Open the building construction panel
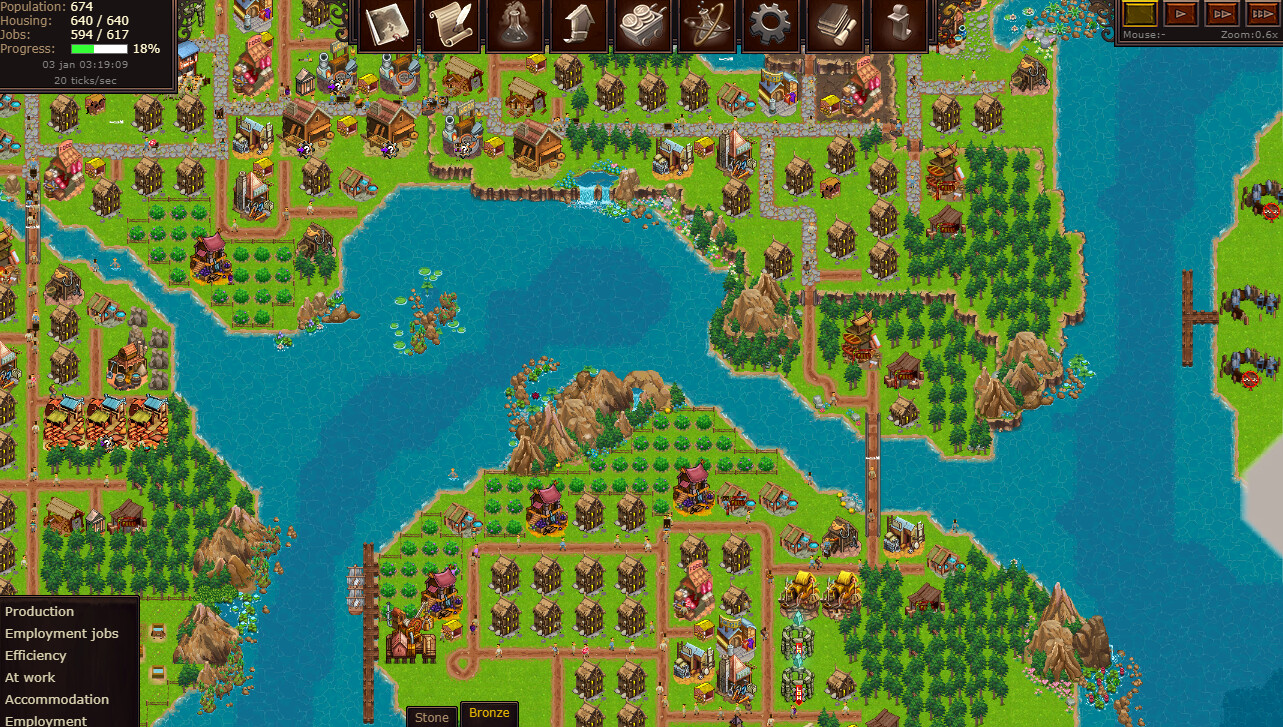 (578, 25)
